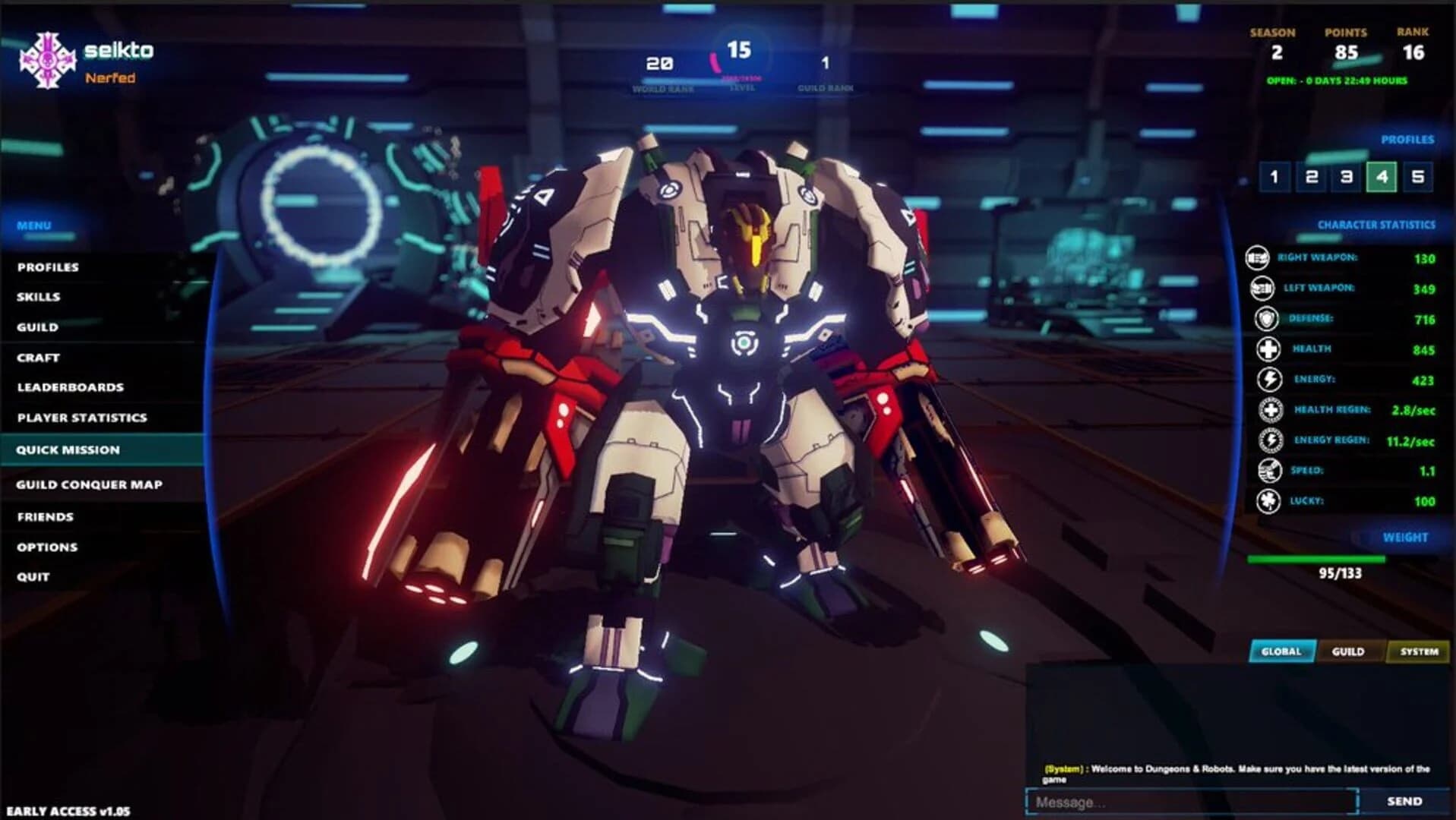Click the Right Weapon stat icon
The image size is (1456, 820).
1257,258
